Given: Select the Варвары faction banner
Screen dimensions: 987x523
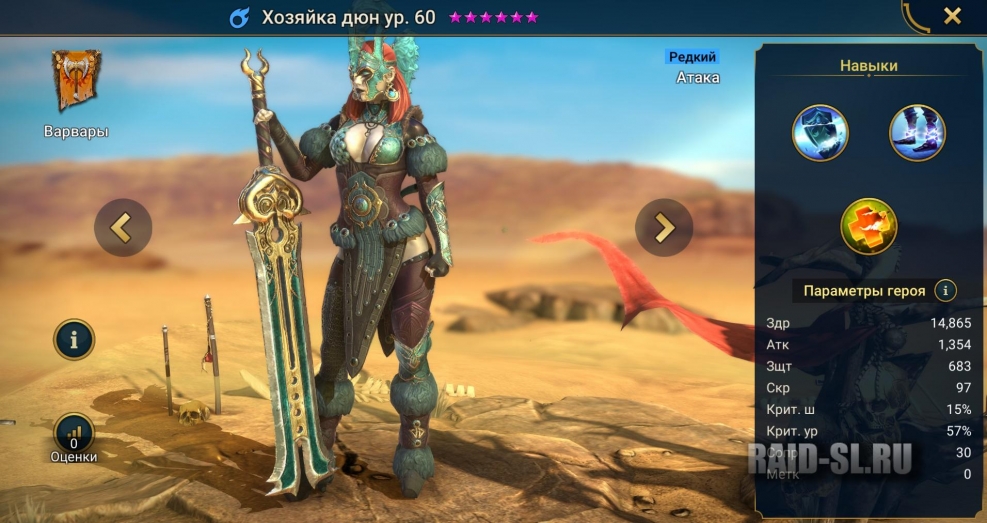Looking at the screenshot, I should click(76, 82).
